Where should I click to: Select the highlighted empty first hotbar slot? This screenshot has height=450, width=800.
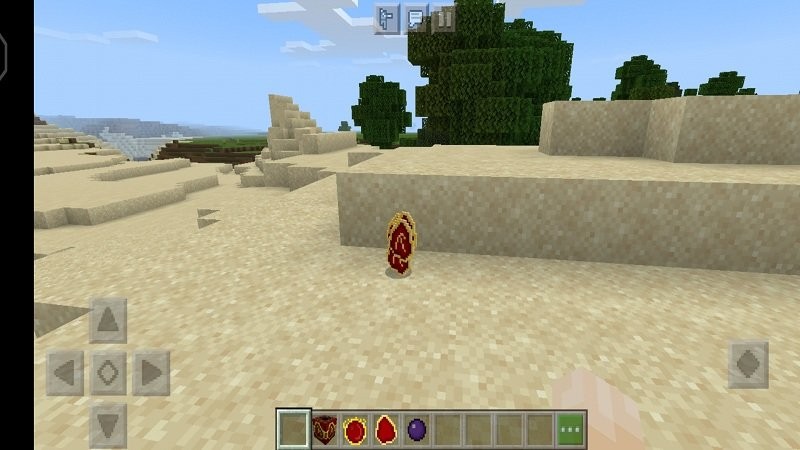click(293, 430)
